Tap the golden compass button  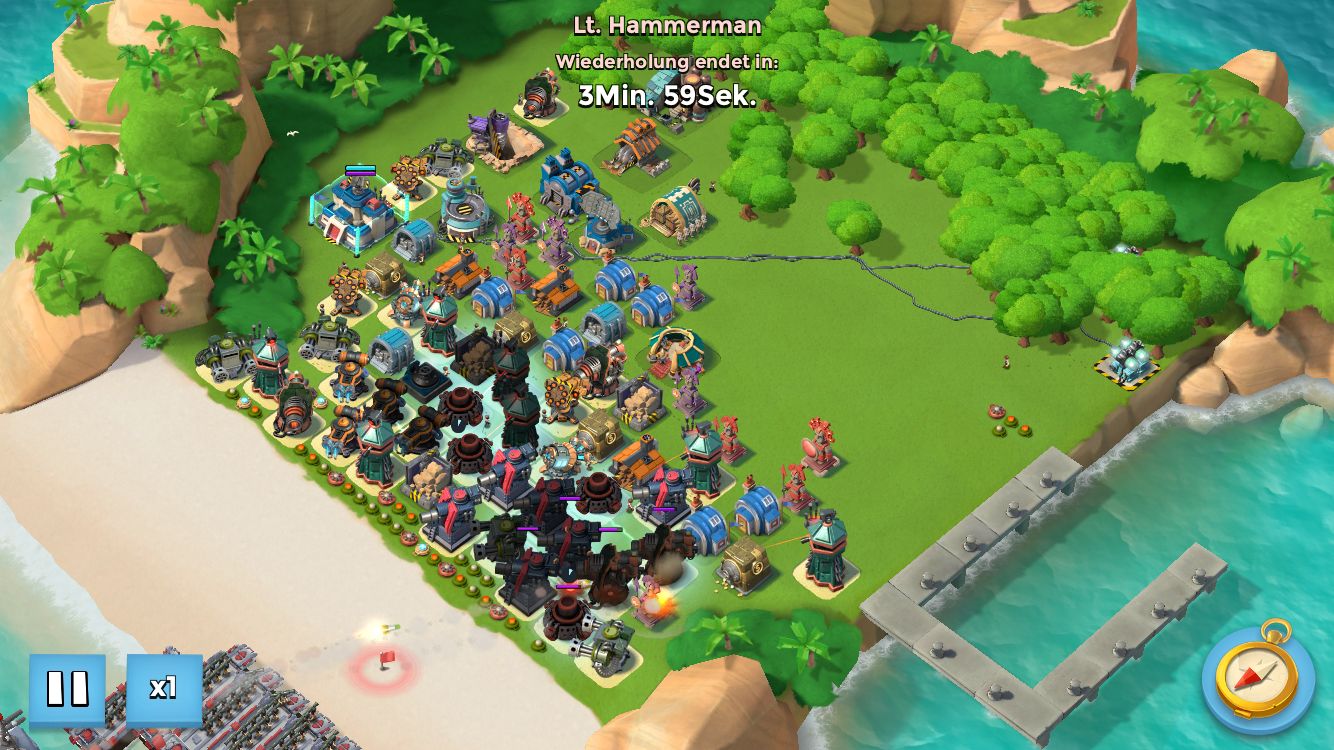click(x=1257, y=678)
